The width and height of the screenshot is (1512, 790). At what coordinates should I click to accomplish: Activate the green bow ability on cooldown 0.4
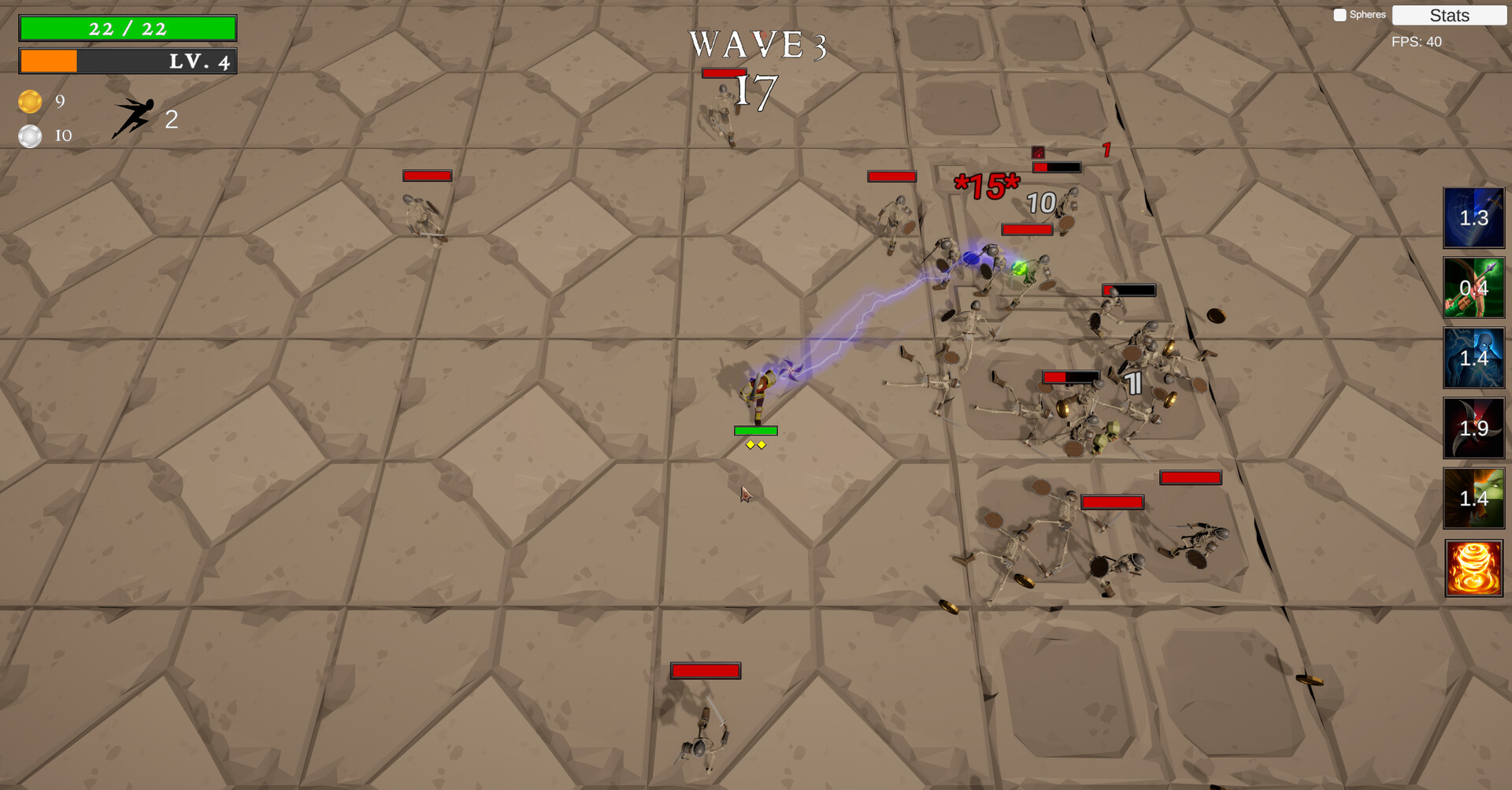(x=1473, y=288)
